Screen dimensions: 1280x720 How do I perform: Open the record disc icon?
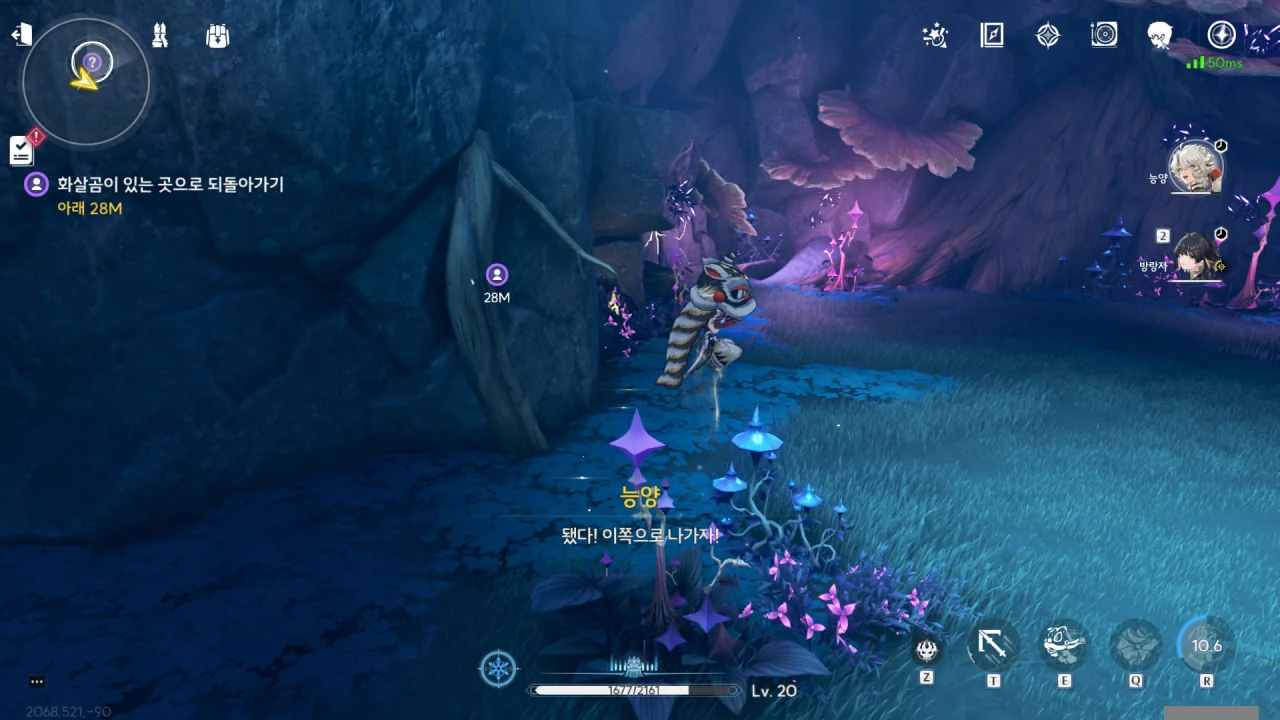pyautogui.click(x=1104, y=36)
